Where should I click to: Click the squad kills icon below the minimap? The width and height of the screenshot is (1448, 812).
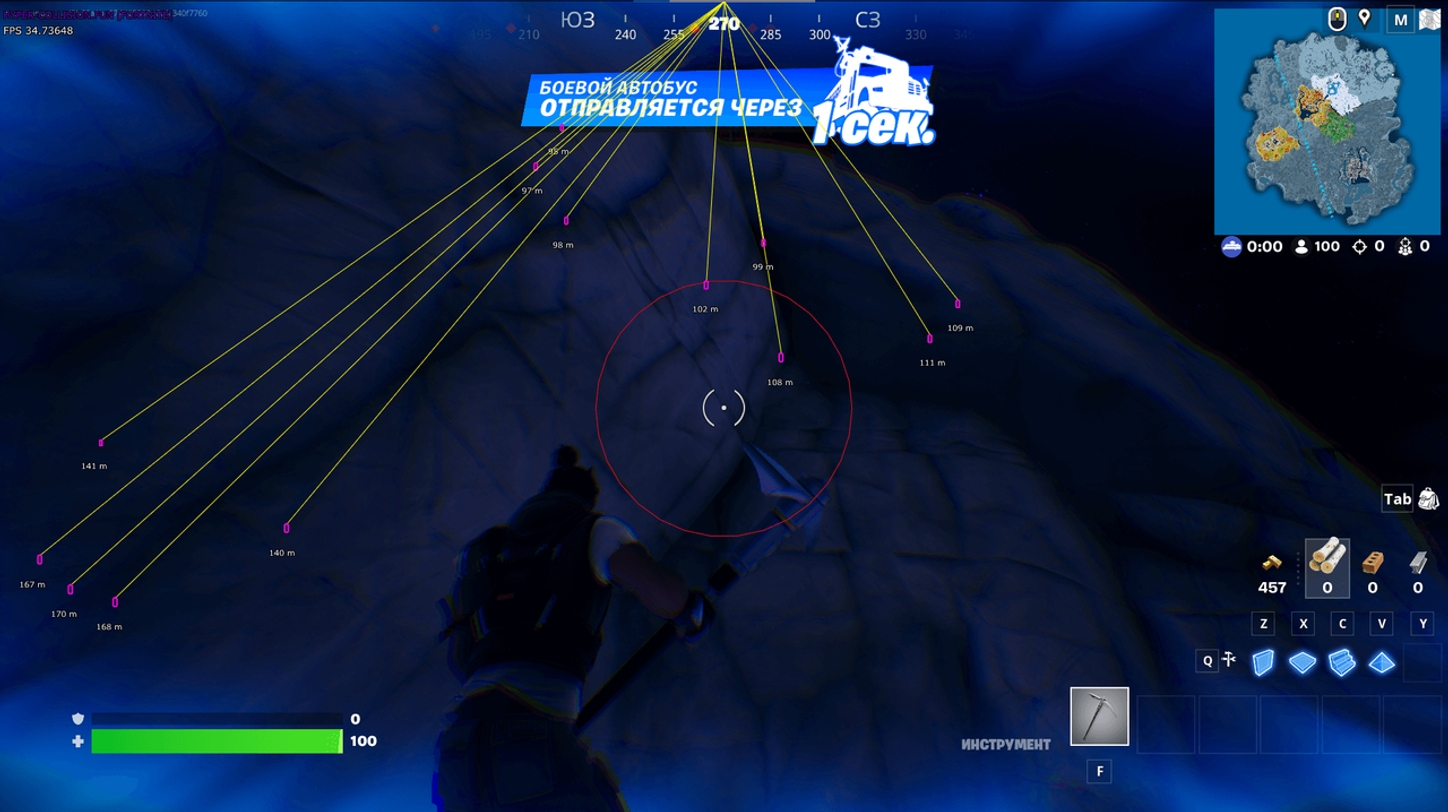1404,247
